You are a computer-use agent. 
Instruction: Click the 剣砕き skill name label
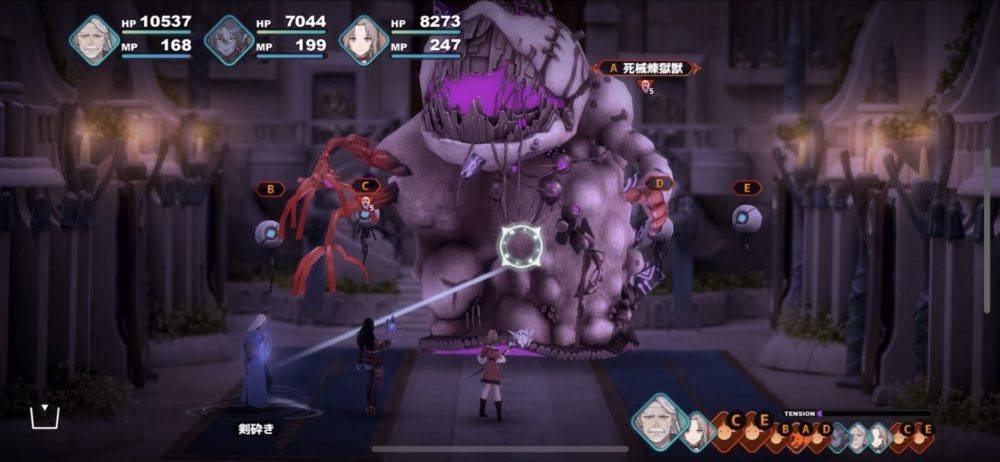tap(255, 428)
